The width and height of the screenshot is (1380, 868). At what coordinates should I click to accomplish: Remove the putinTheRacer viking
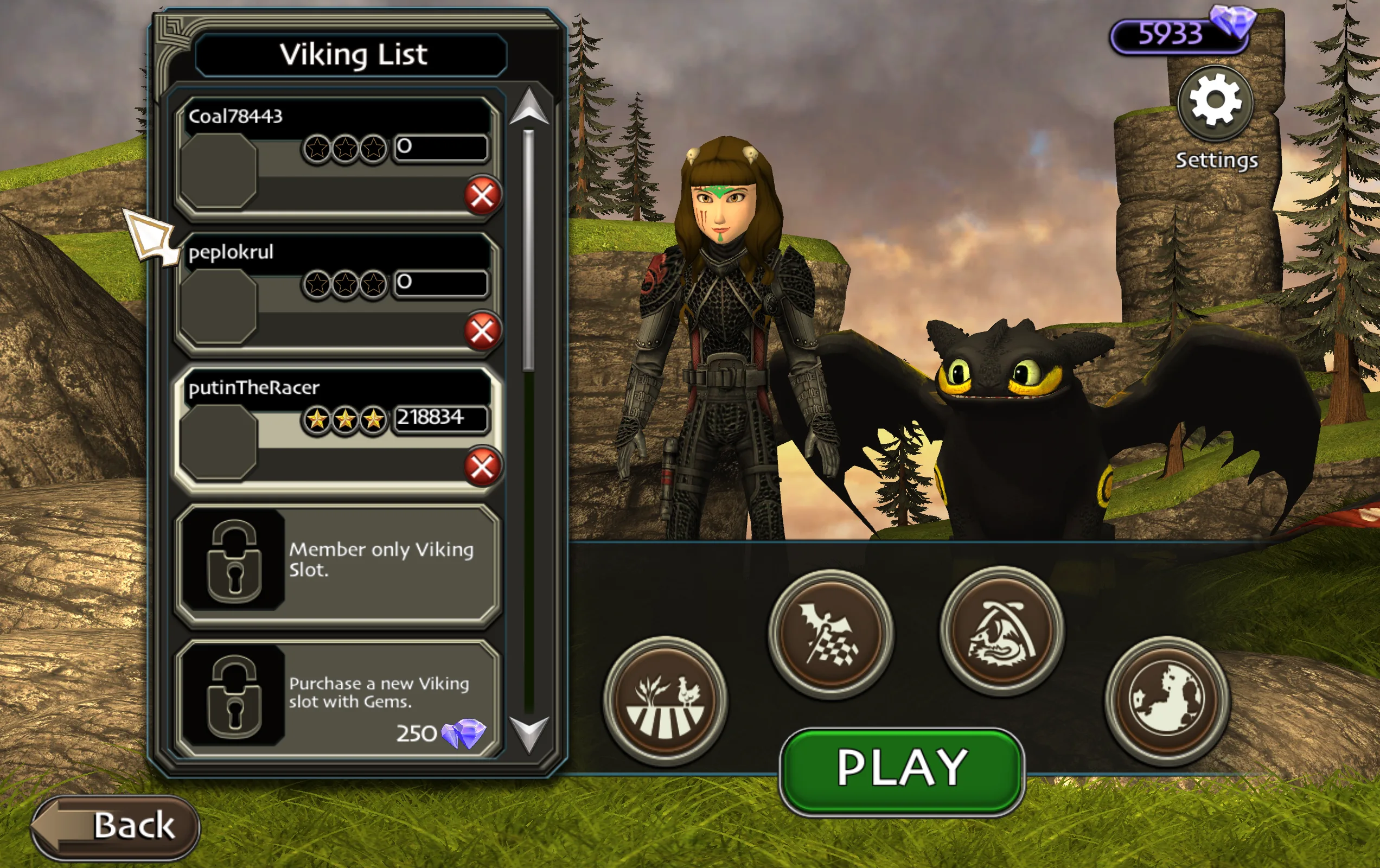coord(482,465)
